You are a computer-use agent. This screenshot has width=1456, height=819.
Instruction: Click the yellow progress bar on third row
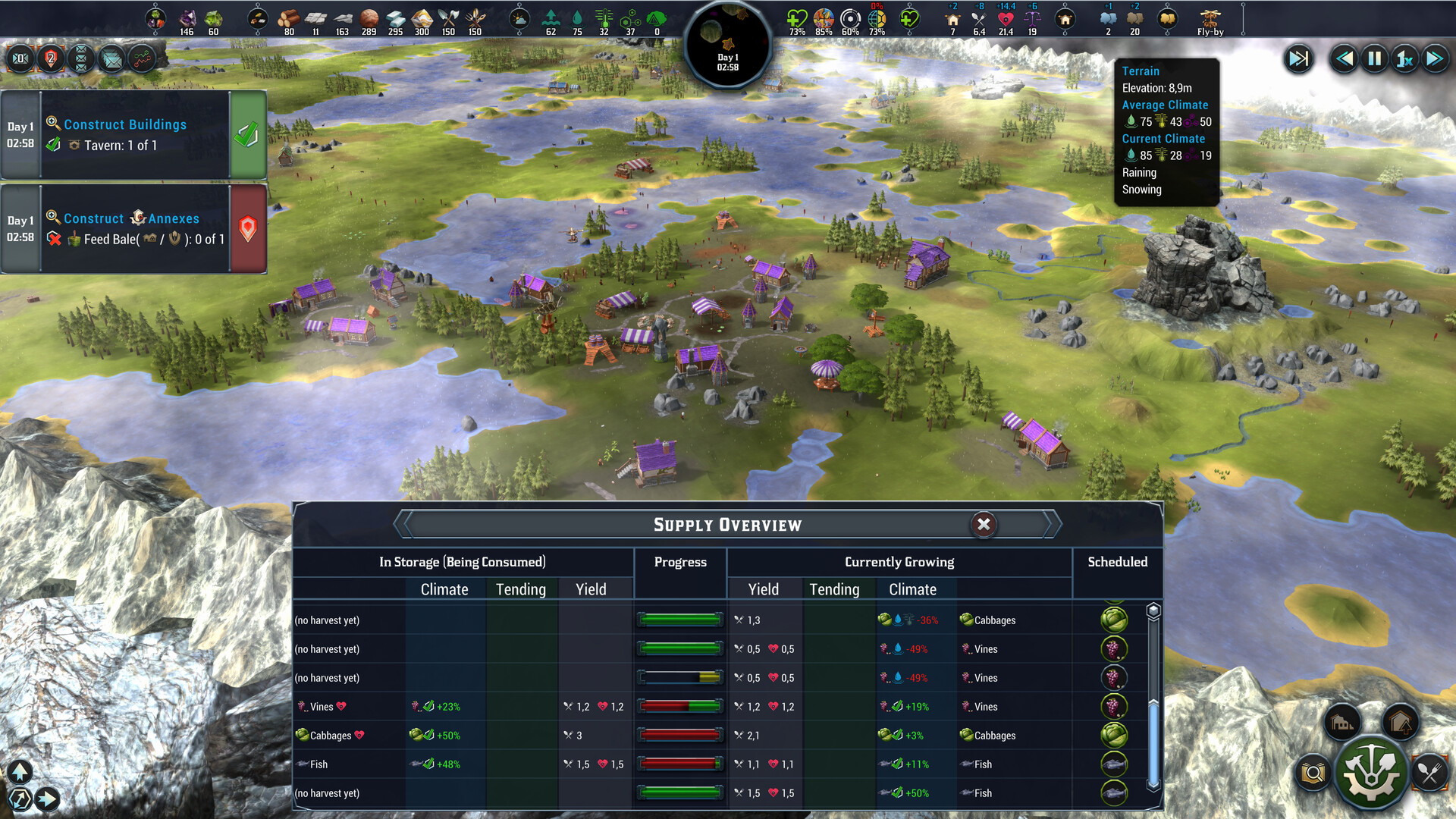click(x=680, y=677)
